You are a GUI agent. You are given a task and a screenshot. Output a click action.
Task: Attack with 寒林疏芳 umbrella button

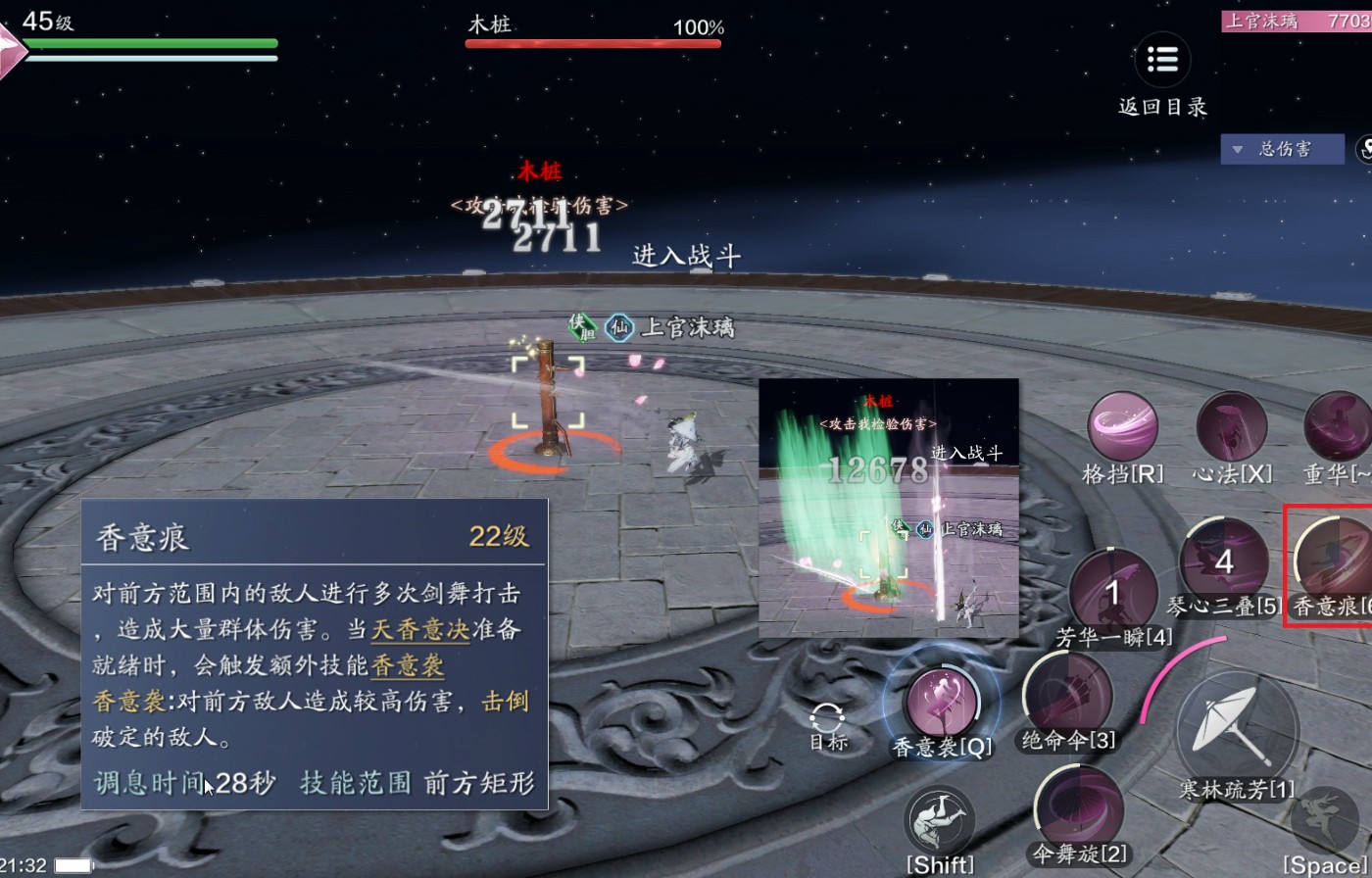1236,730
